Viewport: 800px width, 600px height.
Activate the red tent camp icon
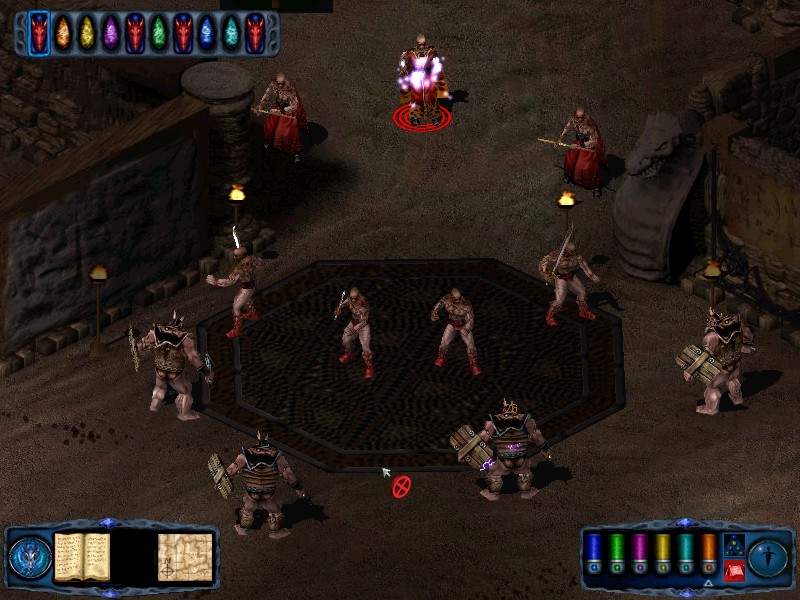733,572
